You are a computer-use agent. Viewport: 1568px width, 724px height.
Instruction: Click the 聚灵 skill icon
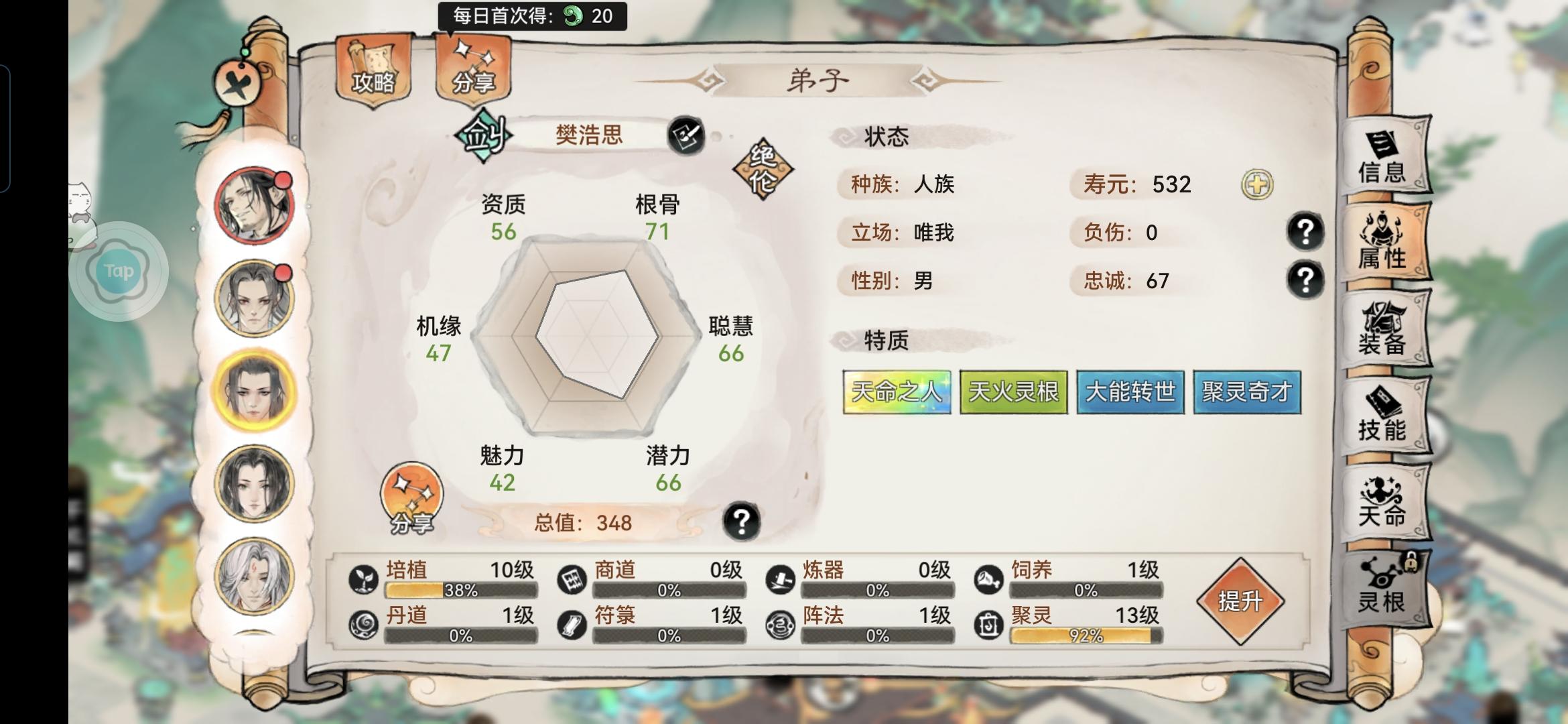click(x=987, y=623)
